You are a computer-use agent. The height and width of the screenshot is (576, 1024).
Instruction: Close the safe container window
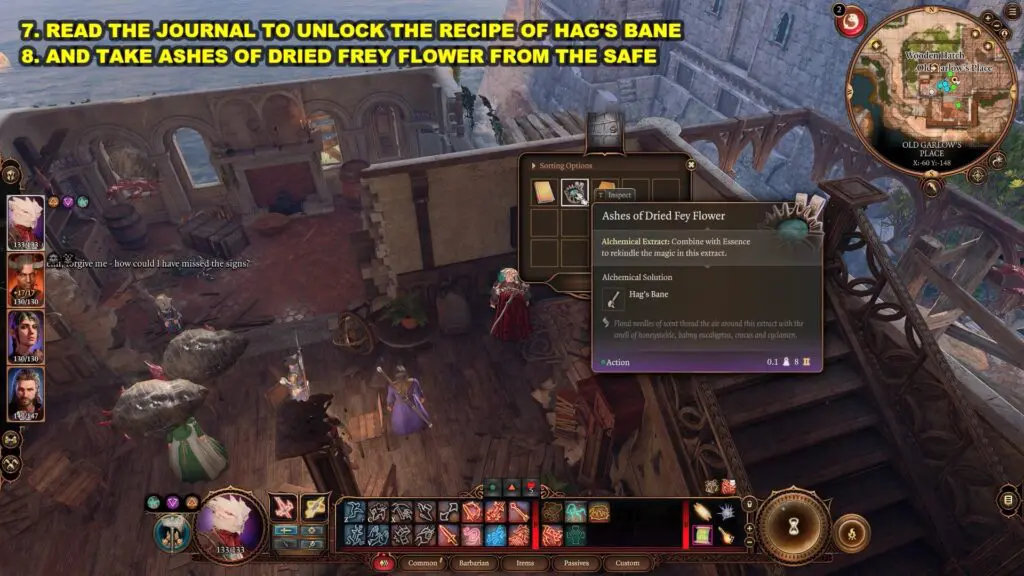[x=690, y=166]
